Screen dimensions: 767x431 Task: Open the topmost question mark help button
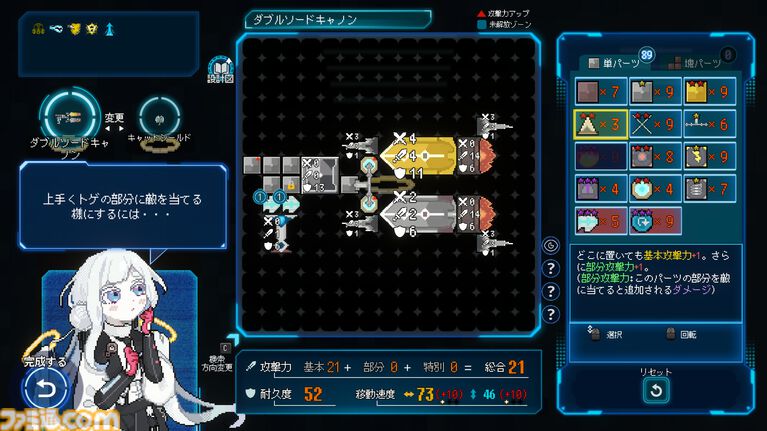[550, 268]
